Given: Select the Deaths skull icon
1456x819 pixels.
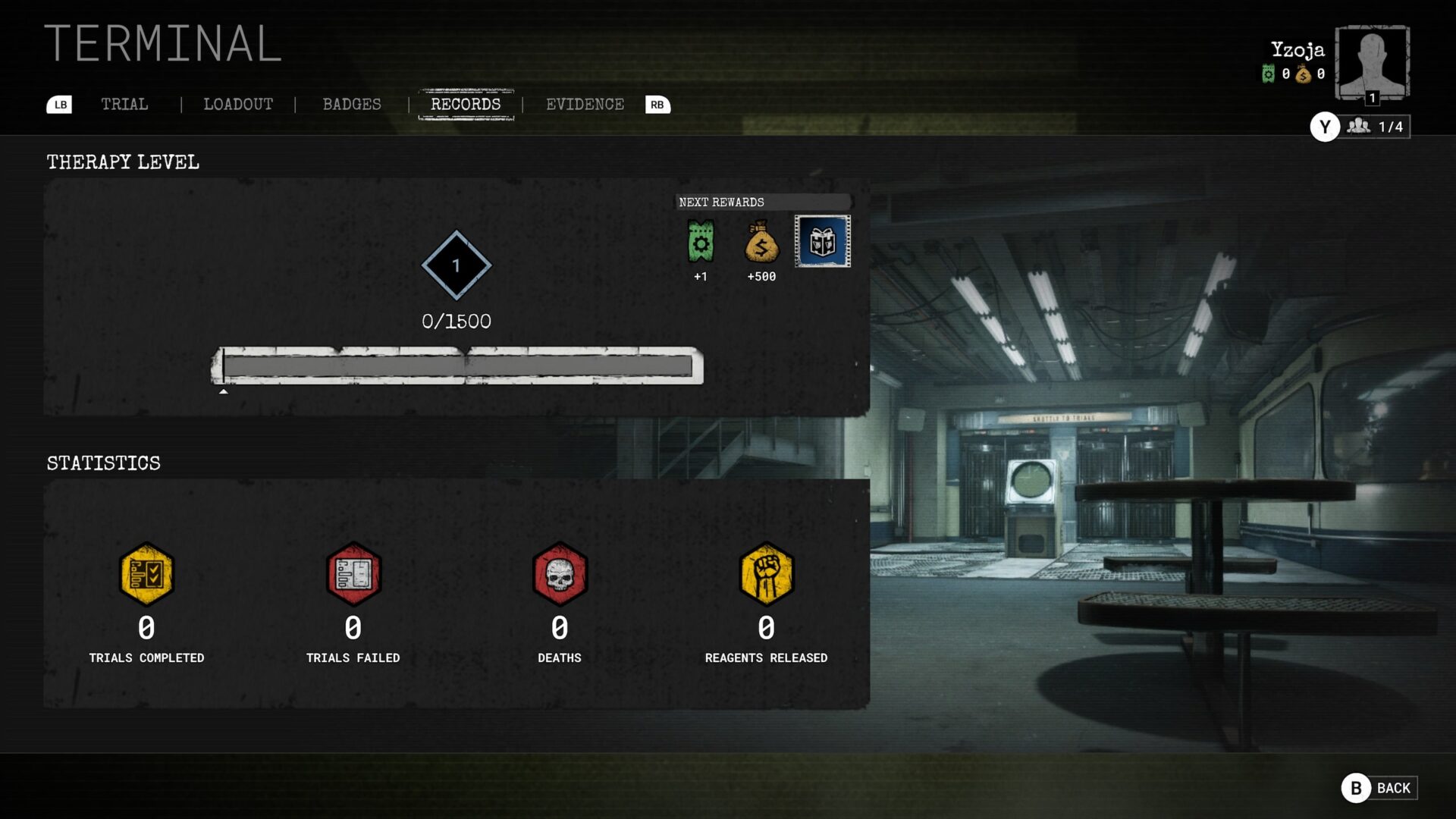Looking at the screenshot, I should [560, 574].
